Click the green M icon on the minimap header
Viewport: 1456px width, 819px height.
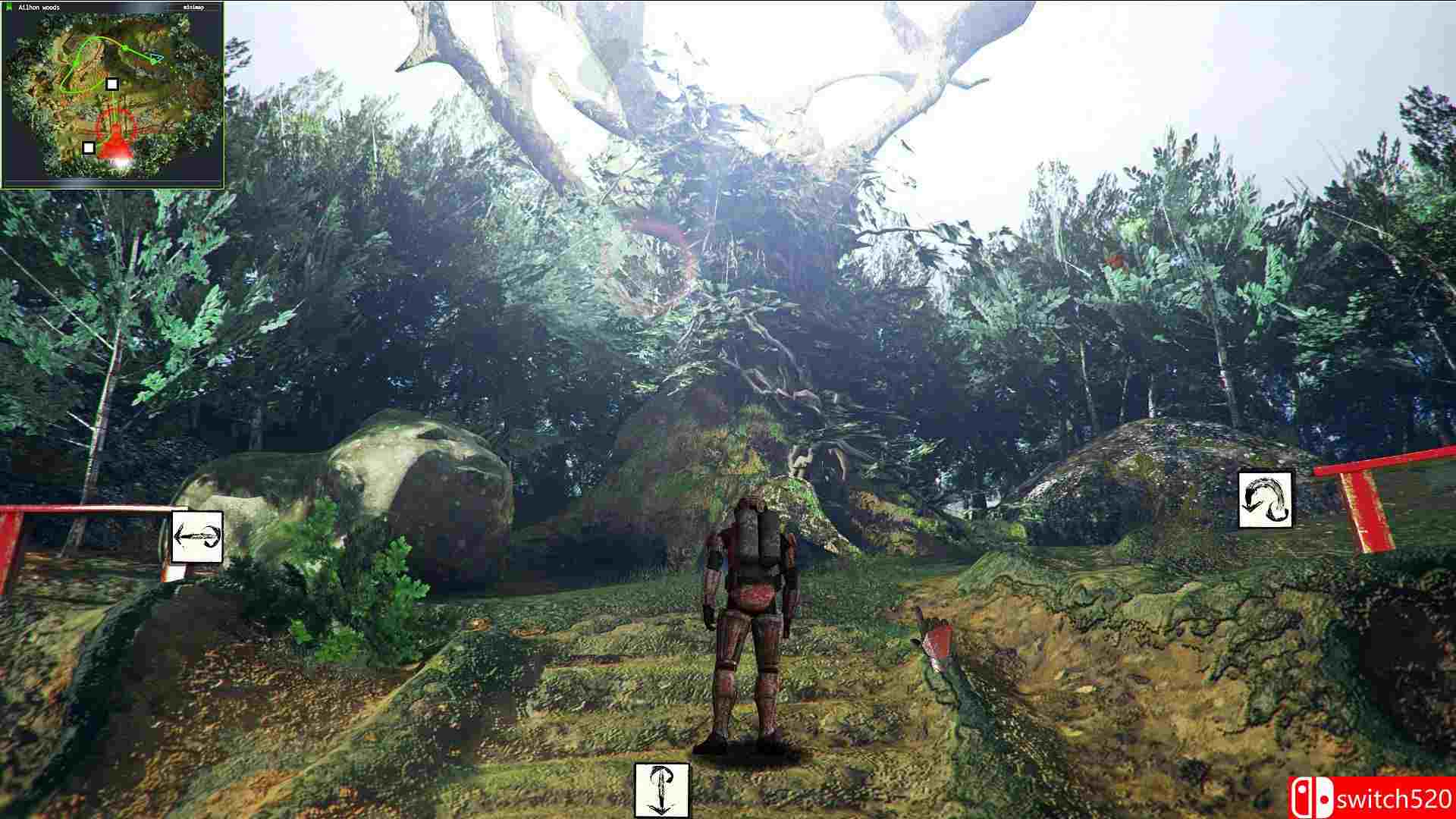coord(8,6)
